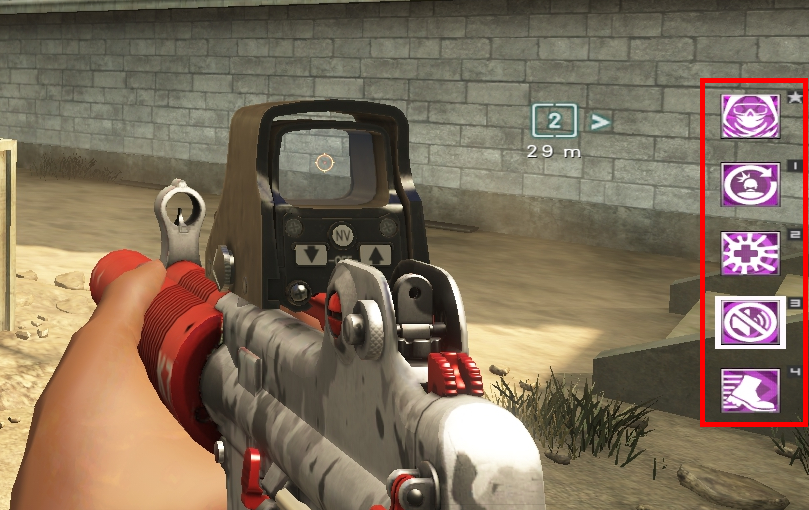Activate the boot sprint ability
Image resolution: width=809 pixels, height=510 pixels.
tap(750, 391)
